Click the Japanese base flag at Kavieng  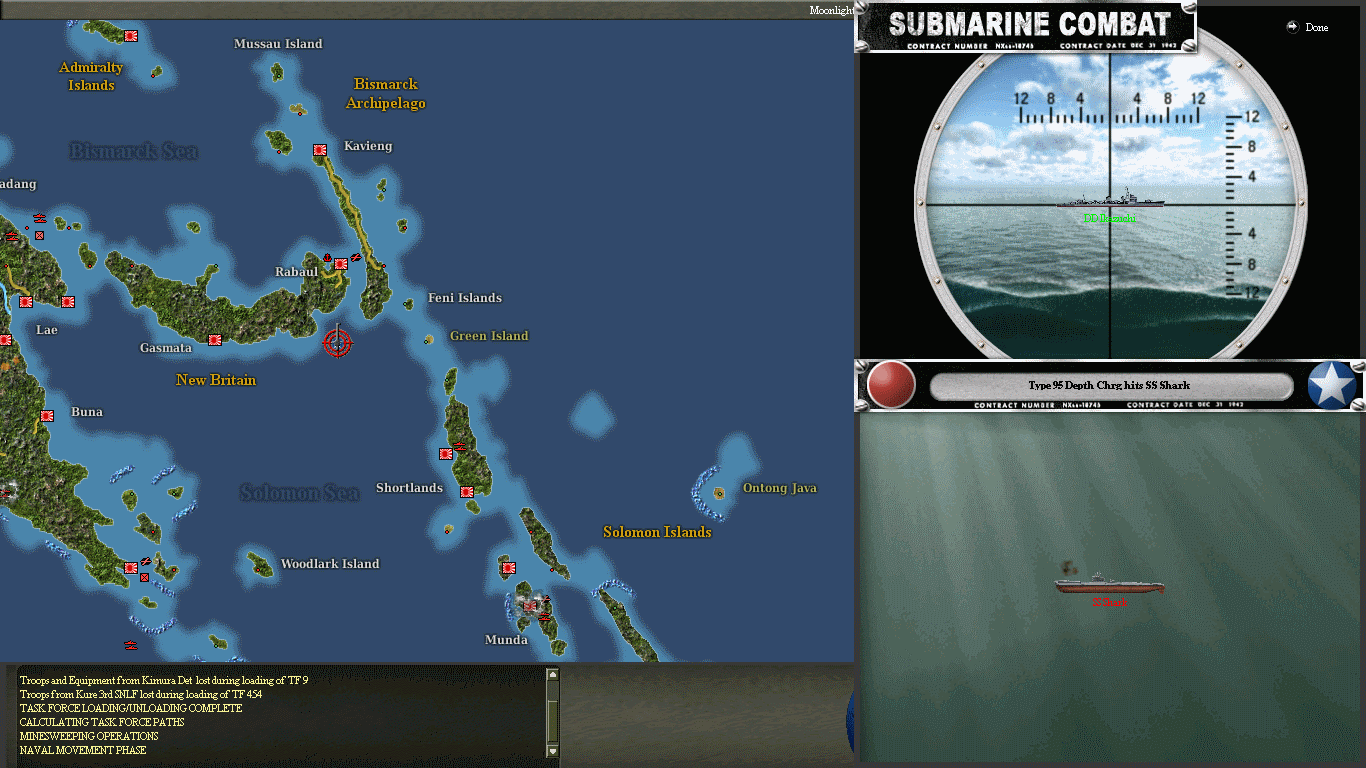[319, 149]
